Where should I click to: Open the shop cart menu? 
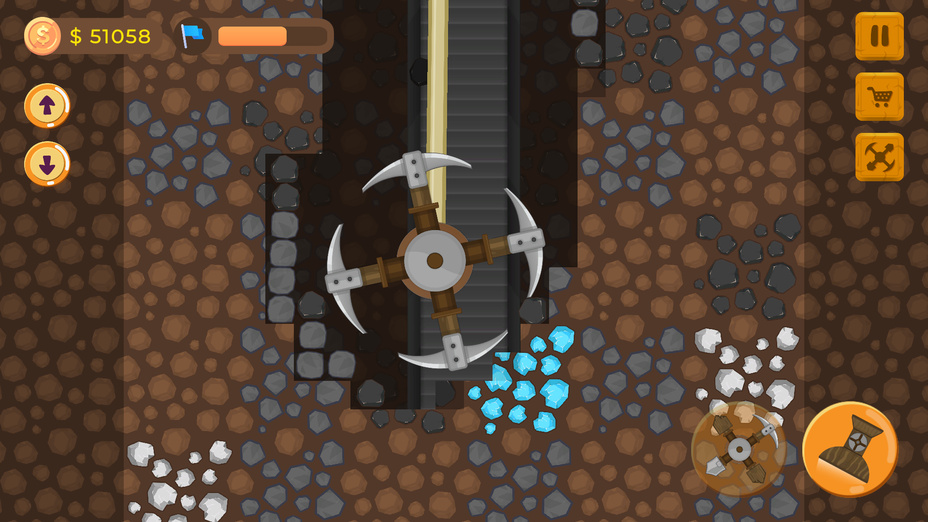coord(879,97)
